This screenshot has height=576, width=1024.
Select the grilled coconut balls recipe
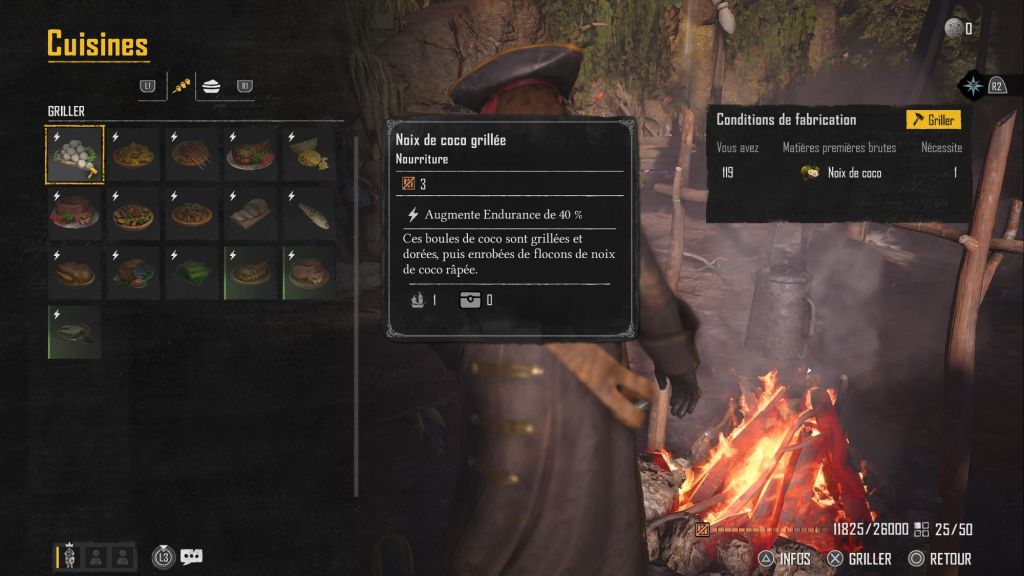pyautogui.click(x=75, y=155)
